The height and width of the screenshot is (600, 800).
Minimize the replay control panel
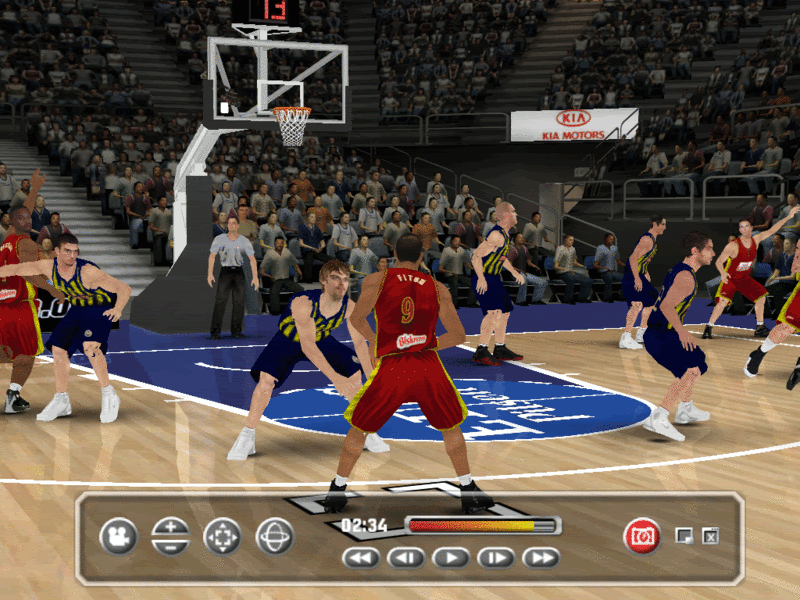(685, 536)
